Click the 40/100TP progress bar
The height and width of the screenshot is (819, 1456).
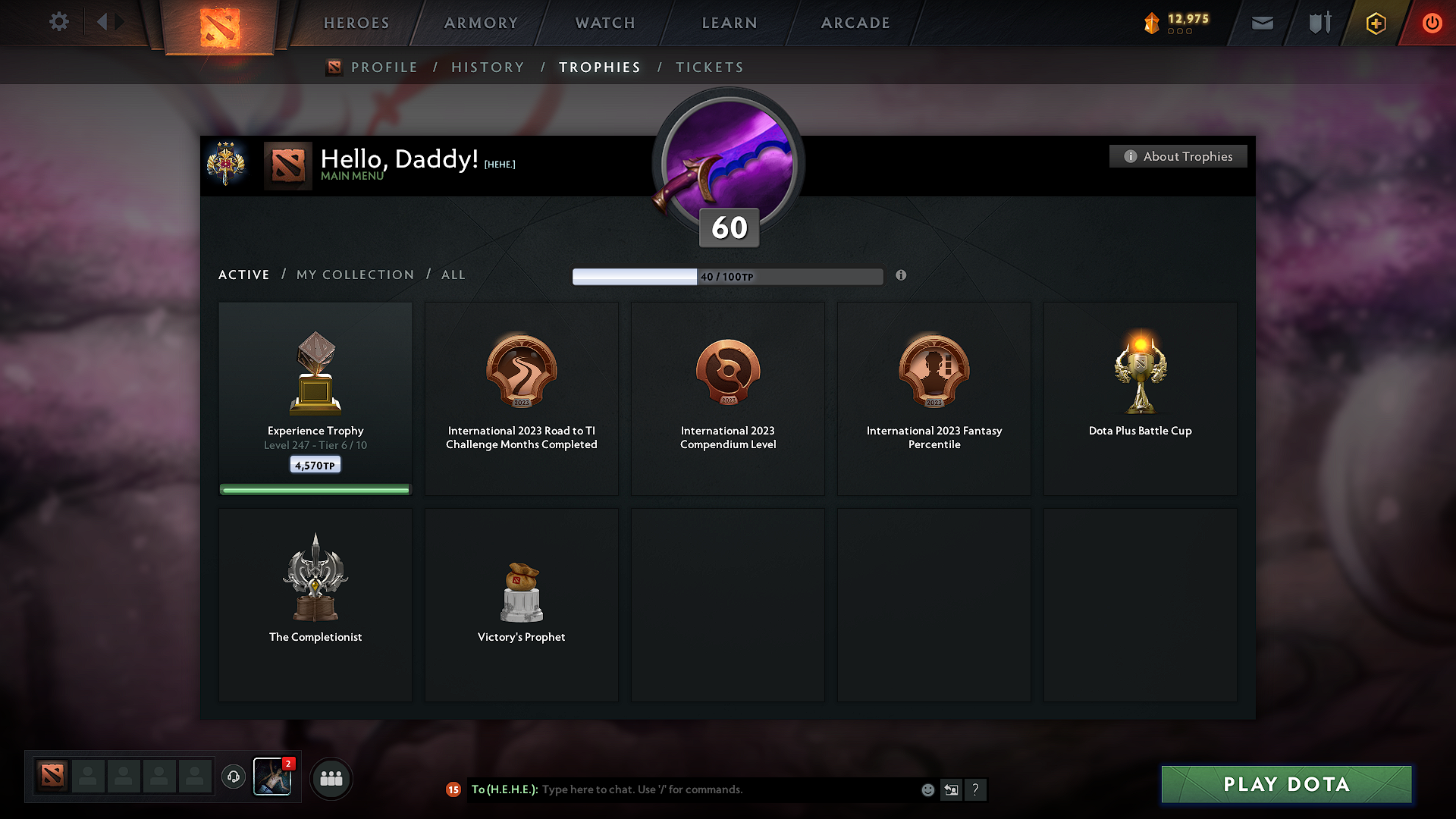tap(728, 276)
